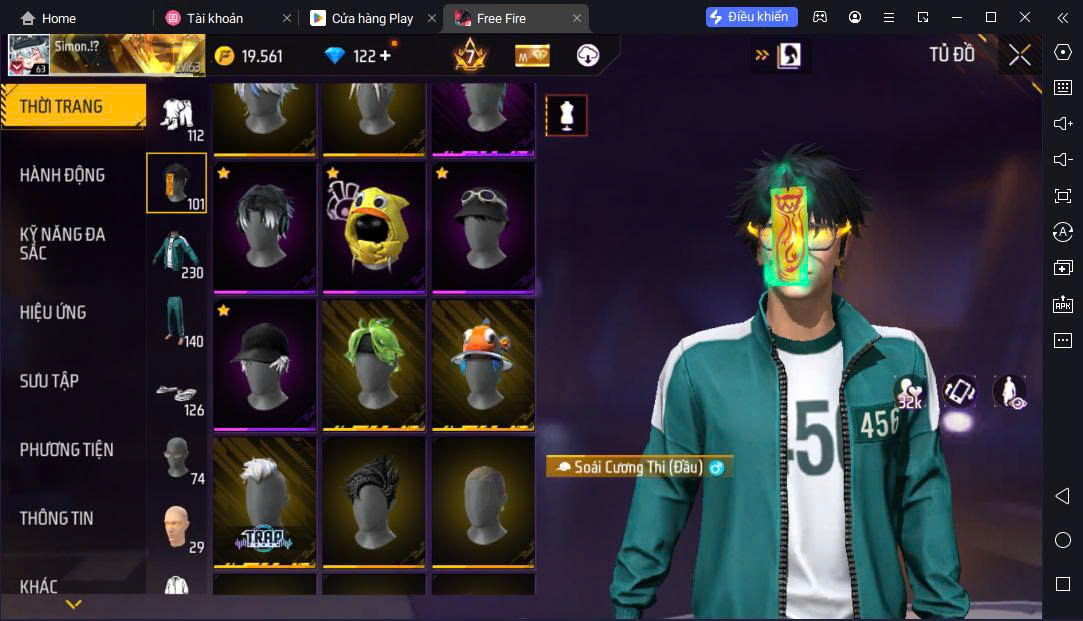Switch to Sưu Tập category

49,381
